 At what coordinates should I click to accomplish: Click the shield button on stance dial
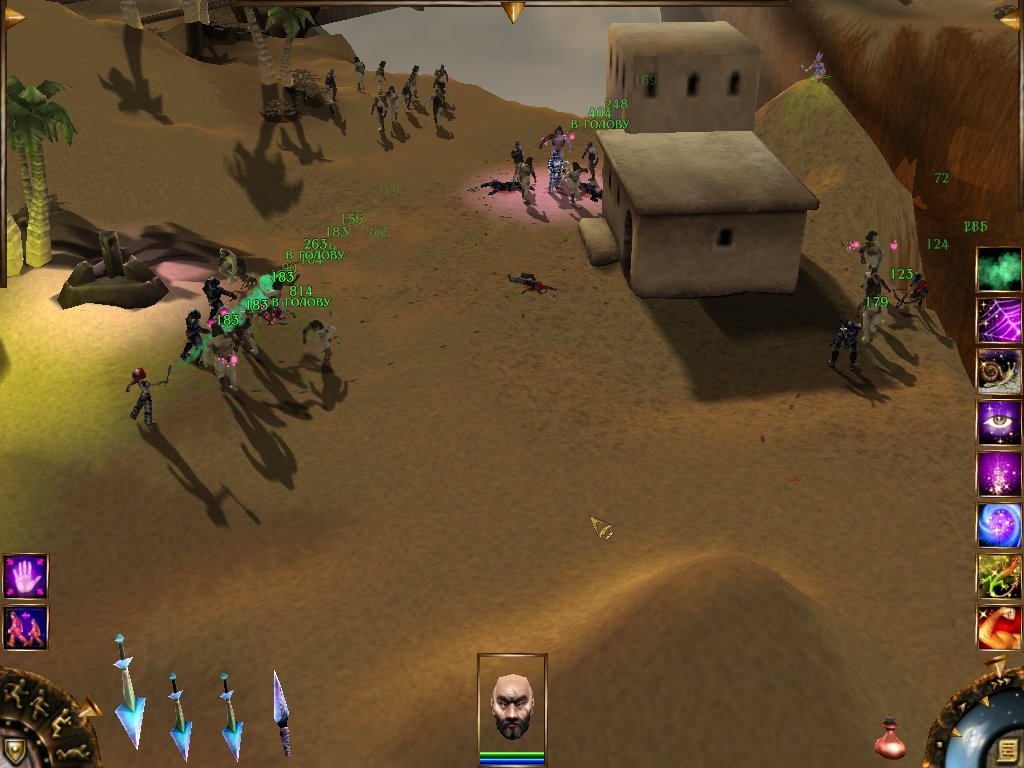tap(14, 749)
